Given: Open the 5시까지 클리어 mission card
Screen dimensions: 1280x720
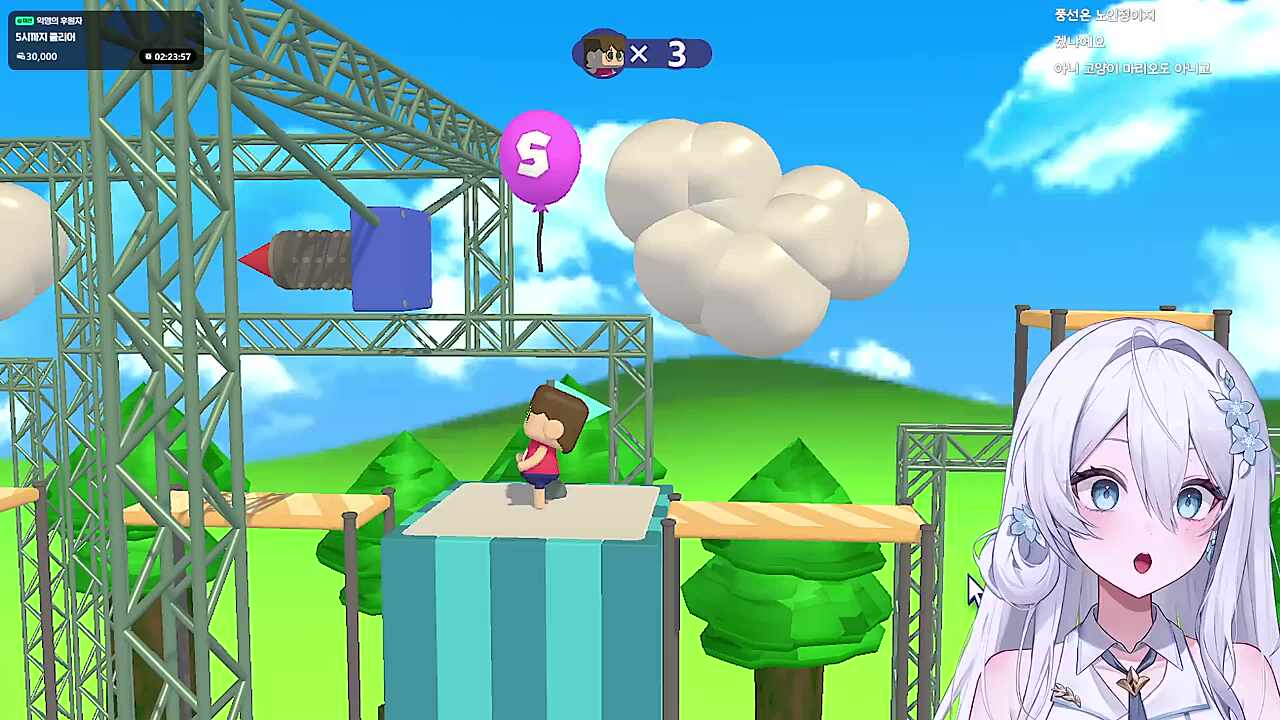Looking at the screenshot, I should [104, 39].
